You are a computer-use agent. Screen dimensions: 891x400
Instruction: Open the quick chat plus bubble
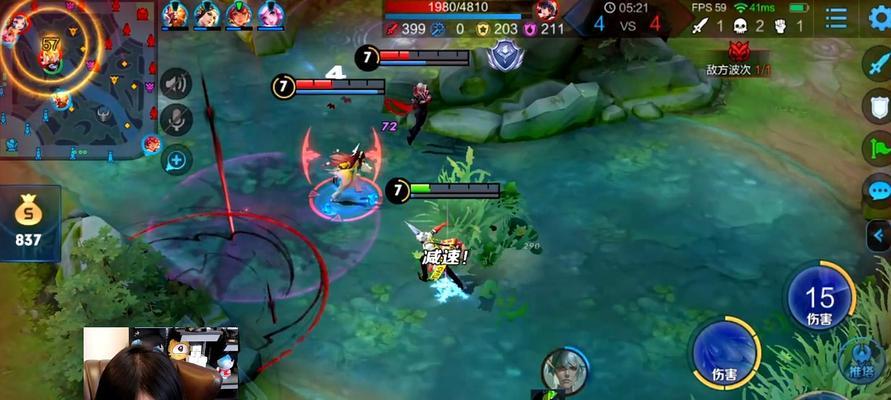176,158
